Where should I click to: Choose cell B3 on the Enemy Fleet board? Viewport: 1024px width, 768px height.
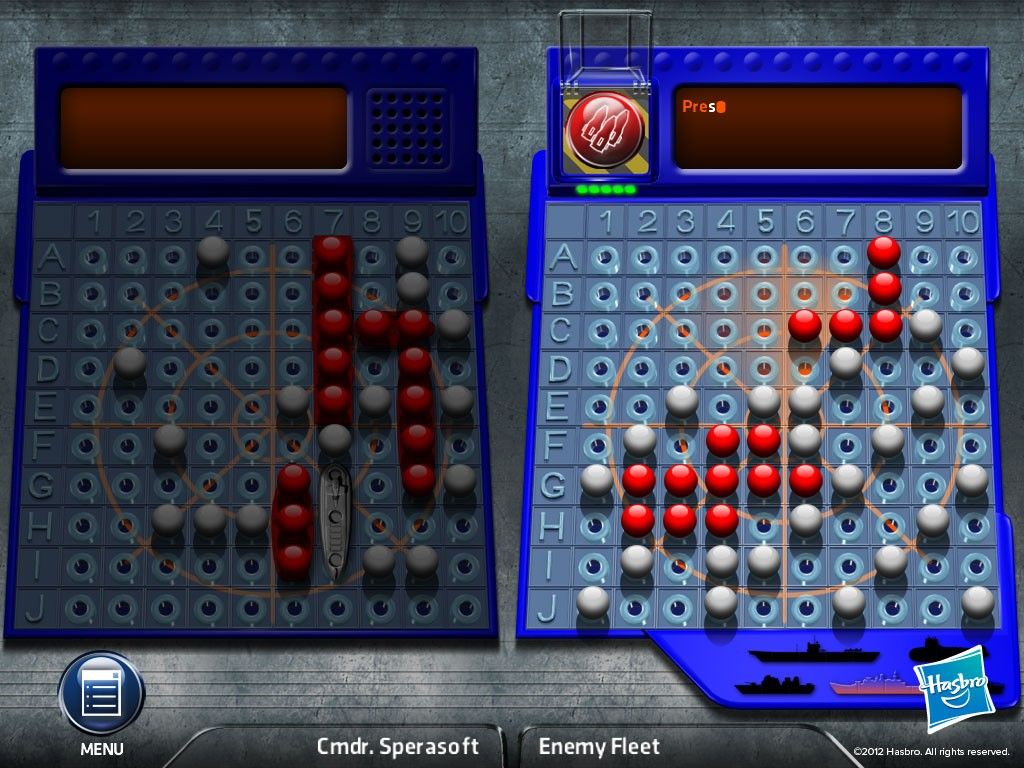(684, 294)
